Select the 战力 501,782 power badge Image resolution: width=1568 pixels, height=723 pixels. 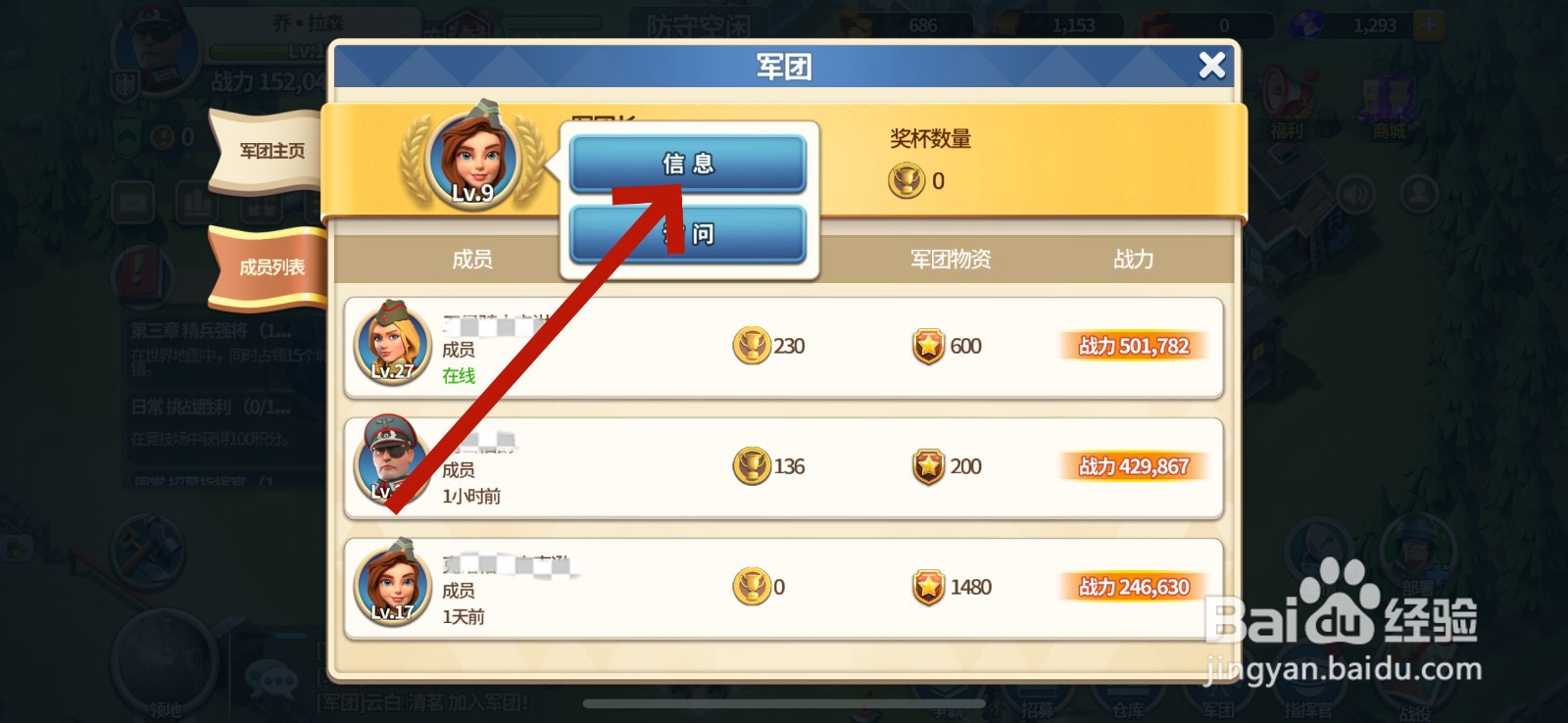1133,346
